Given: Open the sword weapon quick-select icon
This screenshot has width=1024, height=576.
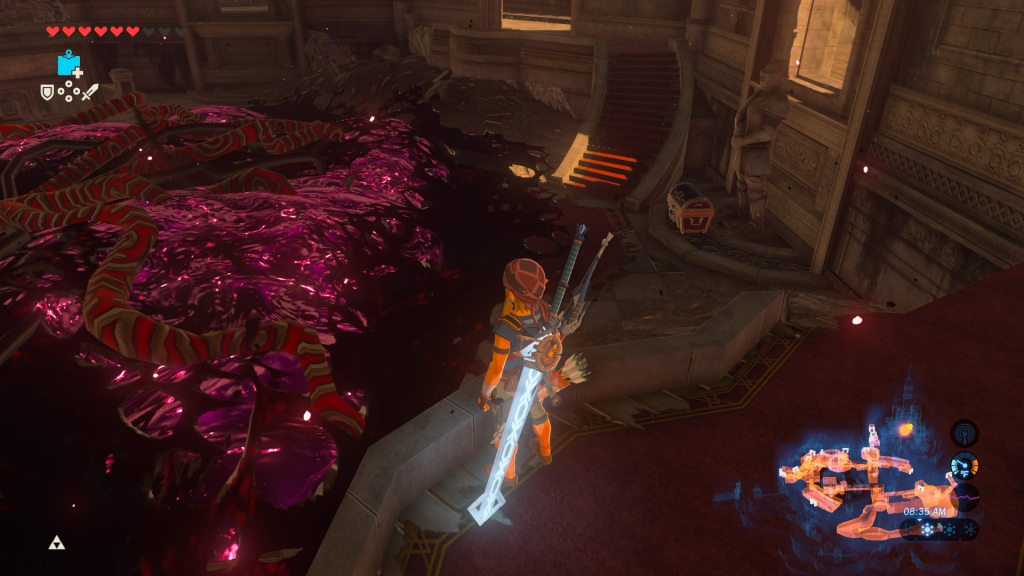Looking at the screenshot, I should click(90, 92).
